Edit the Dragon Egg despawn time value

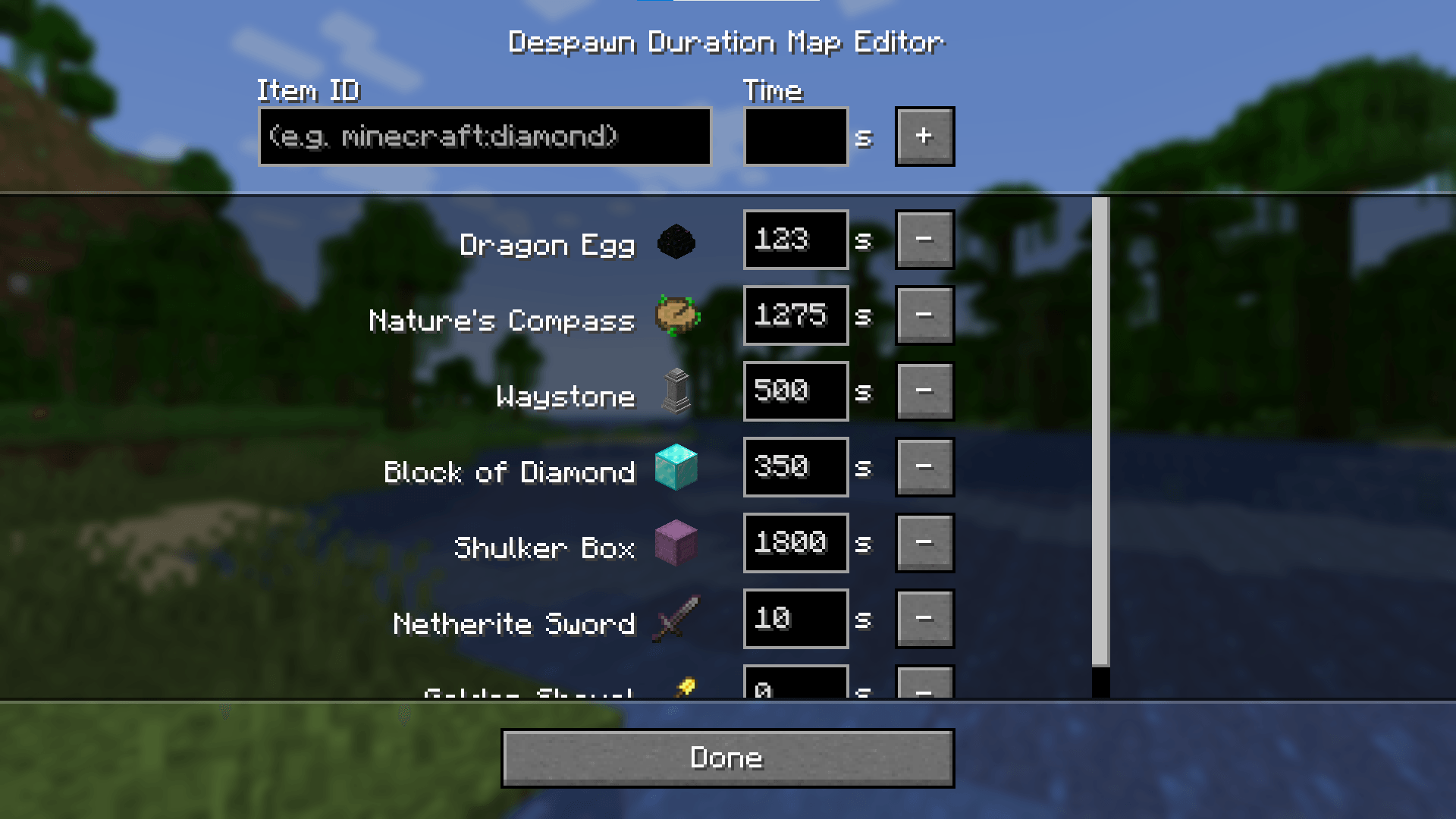pyautogui.click(x=795, y=240)
